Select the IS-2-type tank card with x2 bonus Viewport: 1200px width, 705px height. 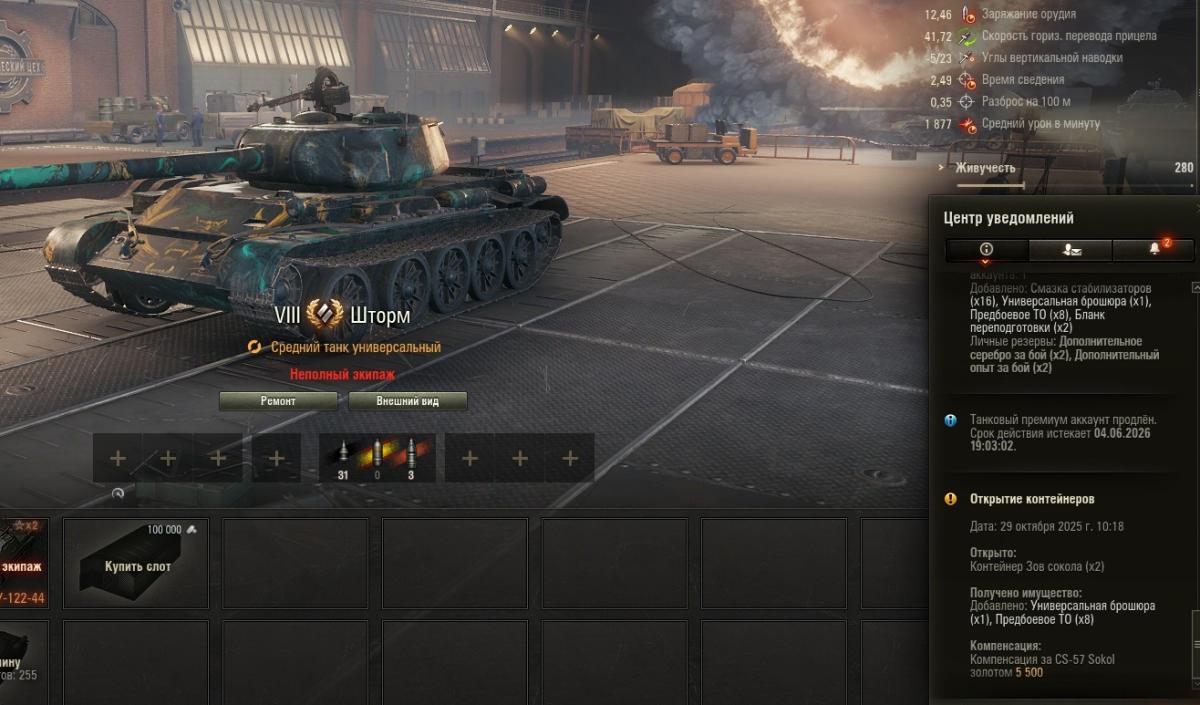23,564
